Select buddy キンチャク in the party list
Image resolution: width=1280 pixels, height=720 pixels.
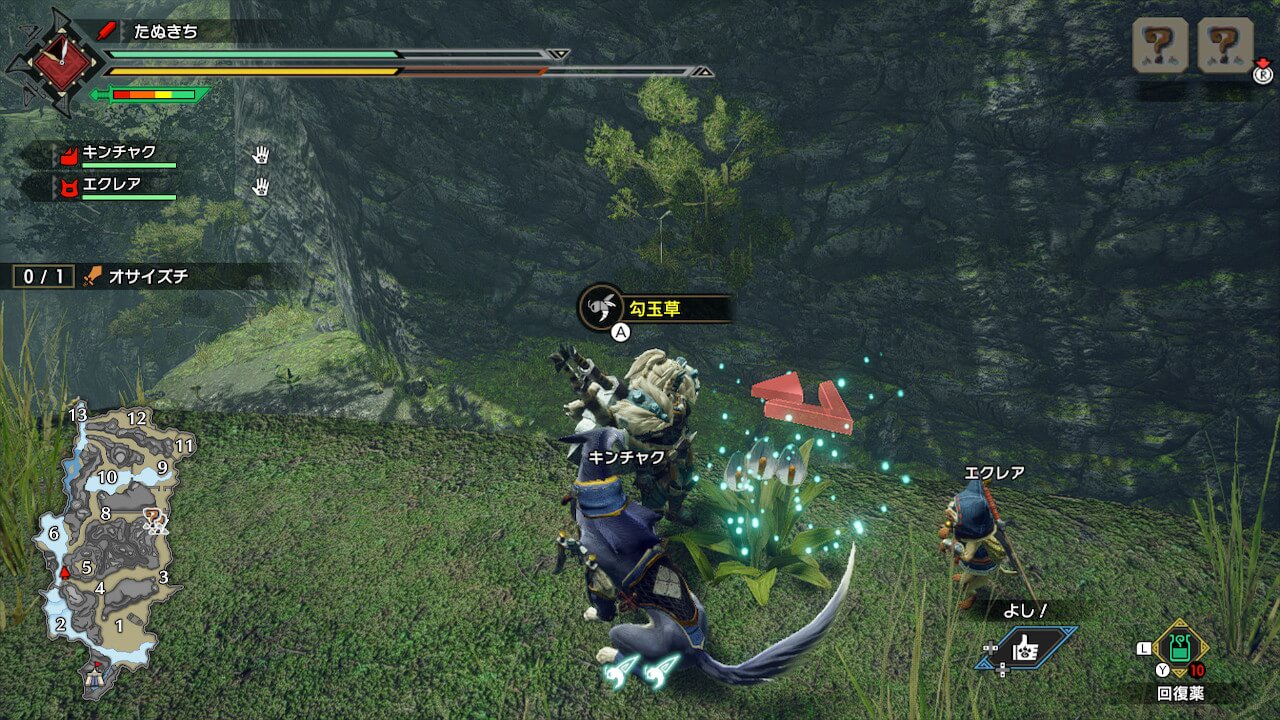click(x=118, y=153)
